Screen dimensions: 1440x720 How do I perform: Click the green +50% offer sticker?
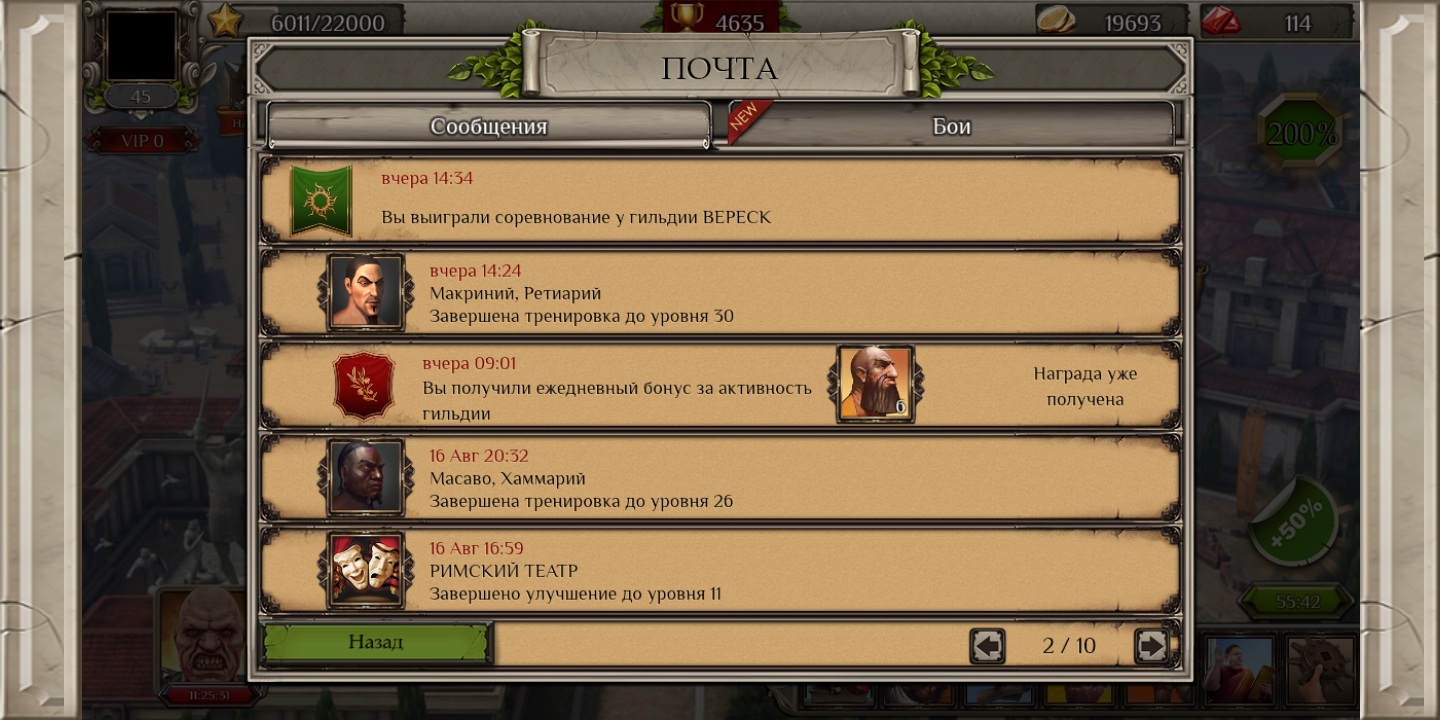pyautogui.click(x=1294, y=521)
